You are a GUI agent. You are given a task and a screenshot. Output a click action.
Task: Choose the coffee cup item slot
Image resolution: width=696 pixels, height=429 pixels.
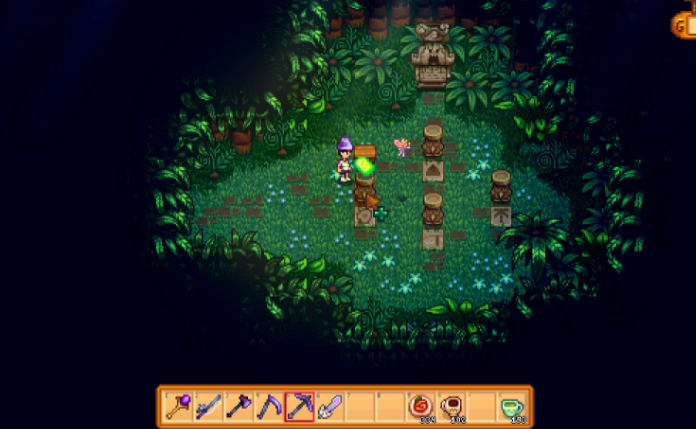pos(452,406)
